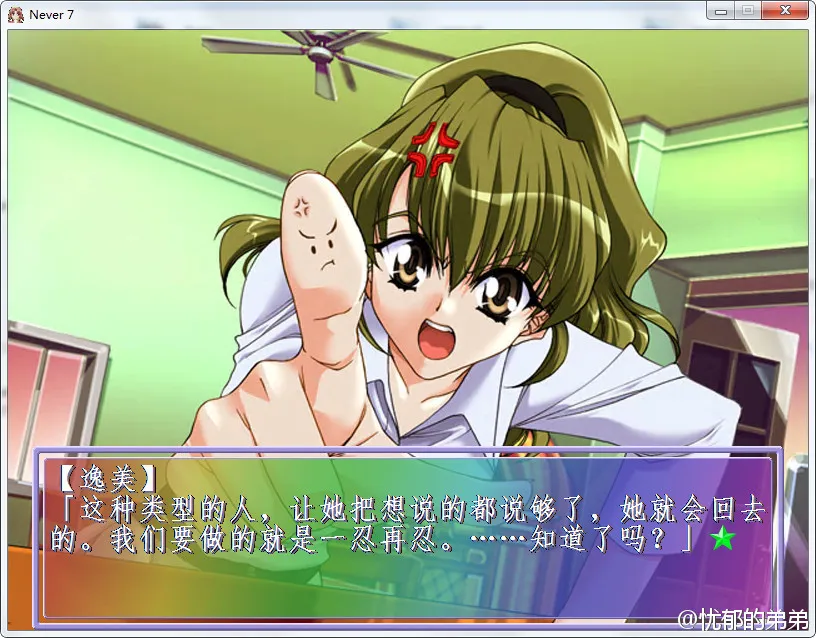Maximize the Never 7 window
This screenshot has height=638, width=816.
(x=746, y=11)
